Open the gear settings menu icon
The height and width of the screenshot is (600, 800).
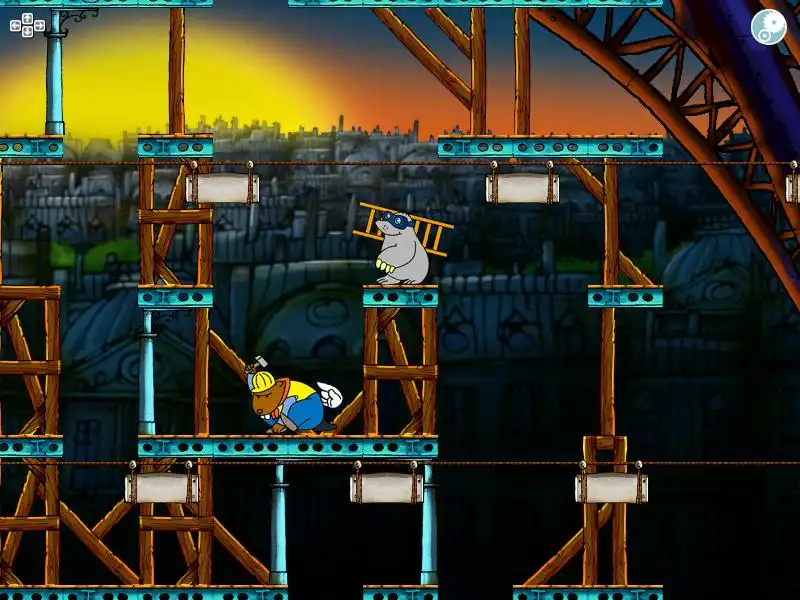[x=768, y=27]
